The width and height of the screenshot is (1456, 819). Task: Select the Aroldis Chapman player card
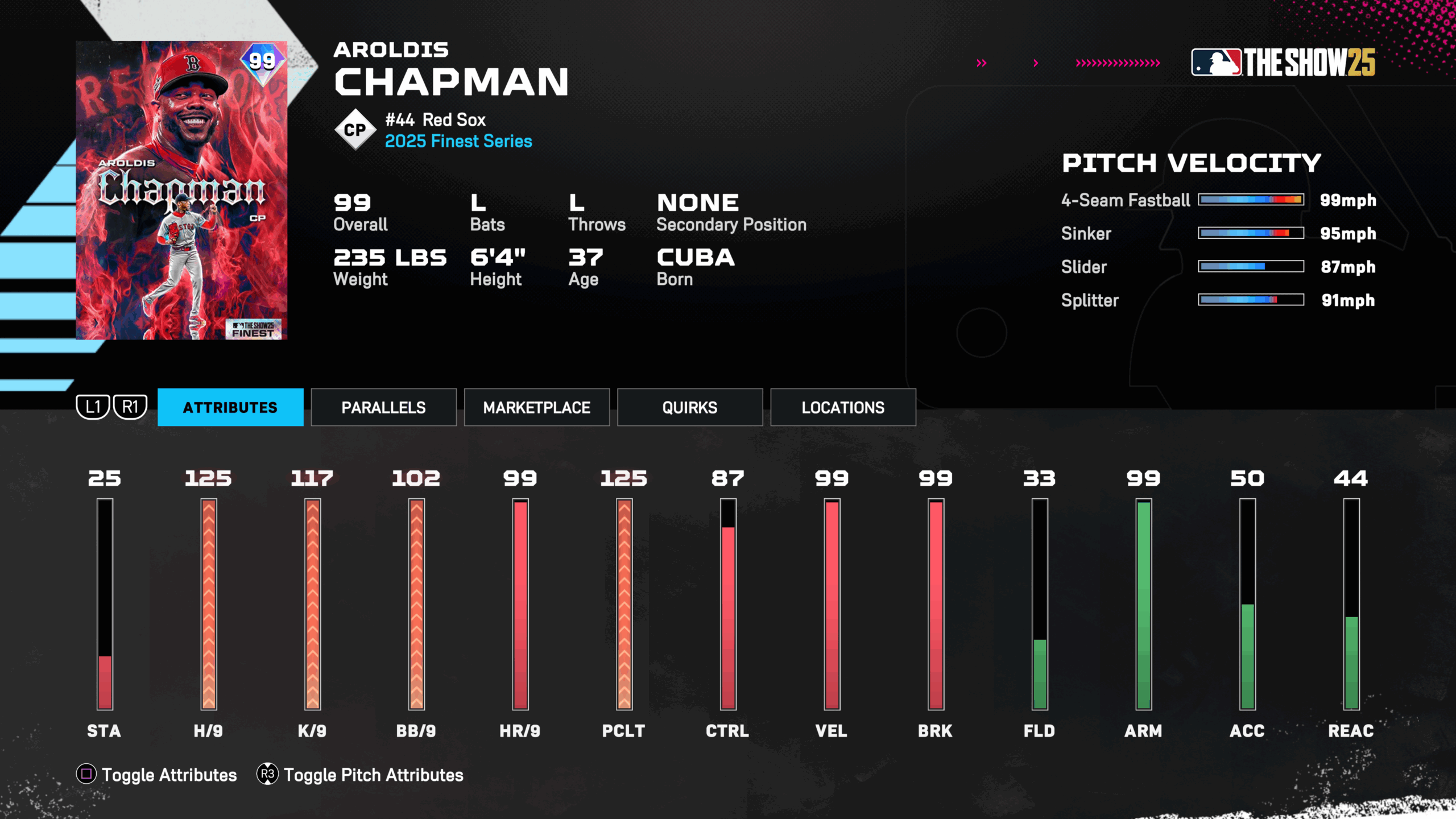click(x=181, y=190)
